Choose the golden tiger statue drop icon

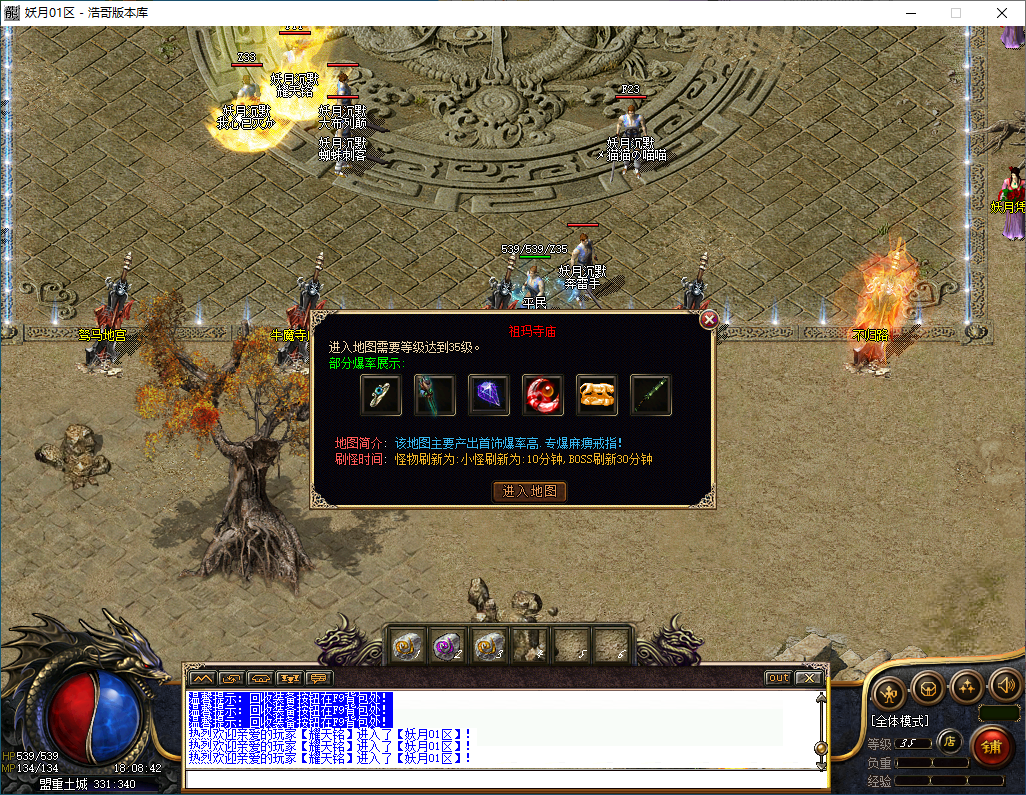point(597,395)
